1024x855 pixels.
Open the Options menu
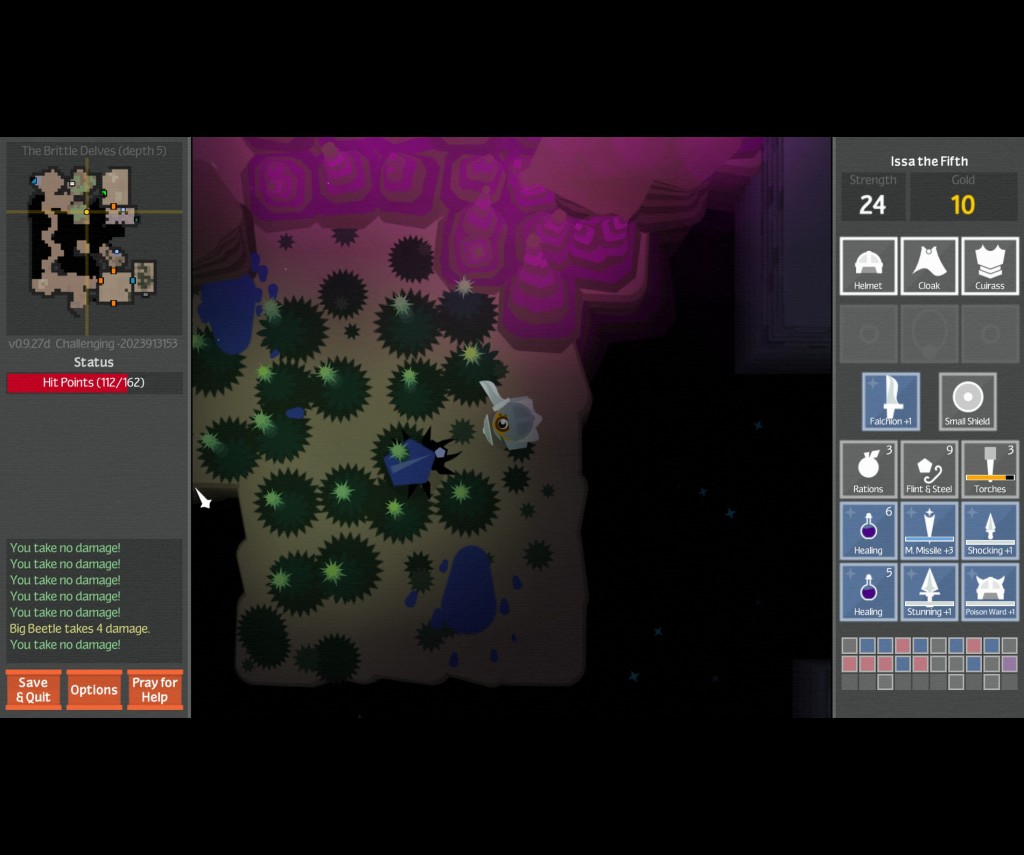94,689
